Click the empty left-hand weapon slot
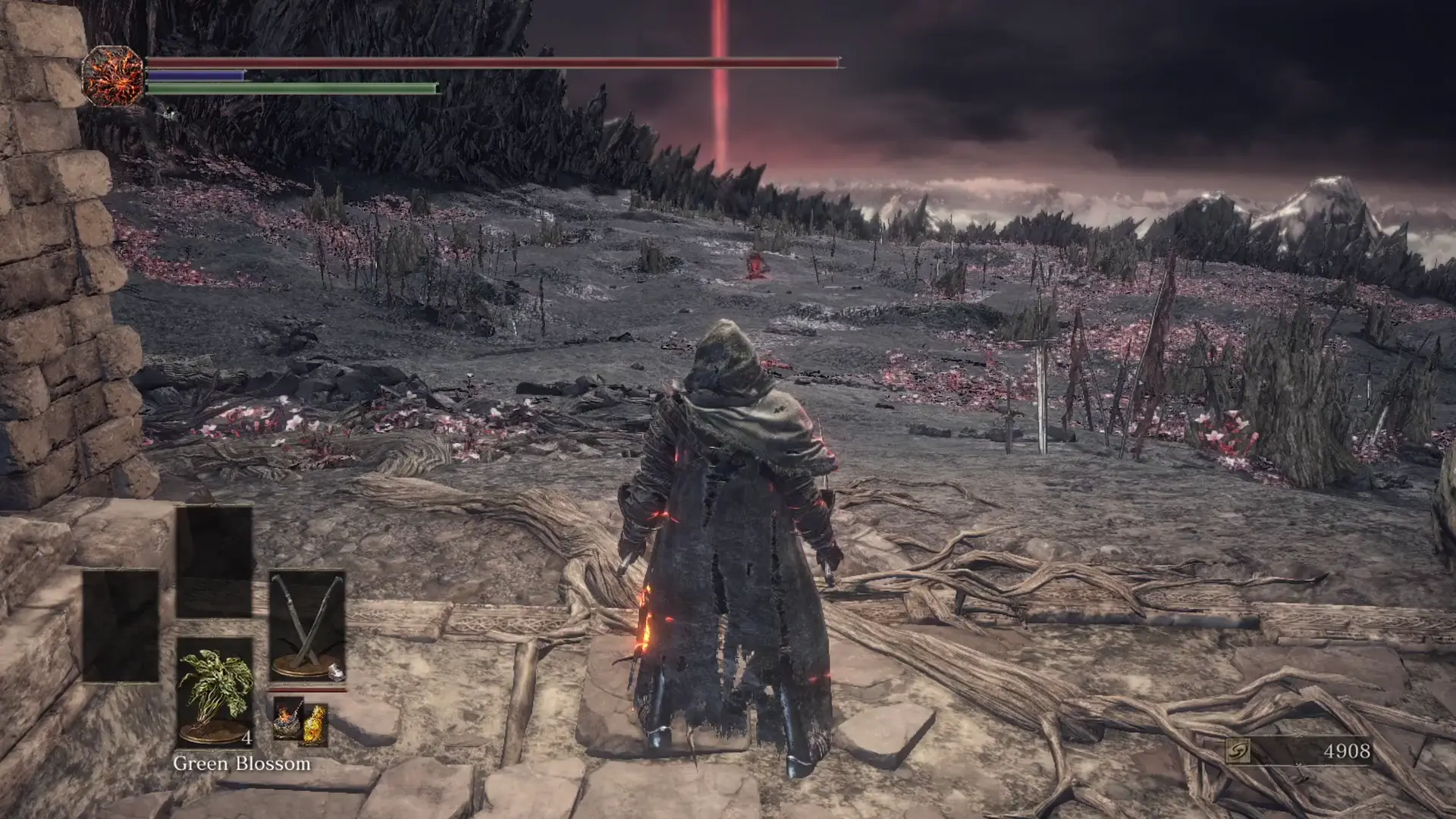This screenshot has width=1456, height=819. coord(121,625)
